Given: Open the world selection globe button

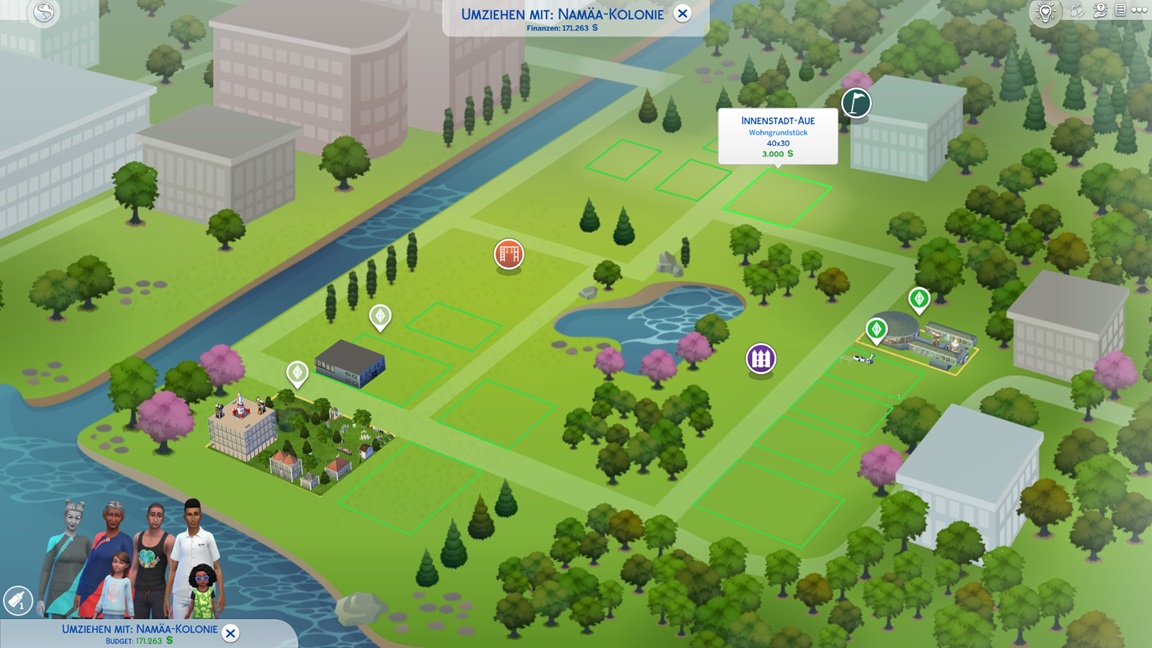Looking at the screenshot, I should [x=44, y=13].
